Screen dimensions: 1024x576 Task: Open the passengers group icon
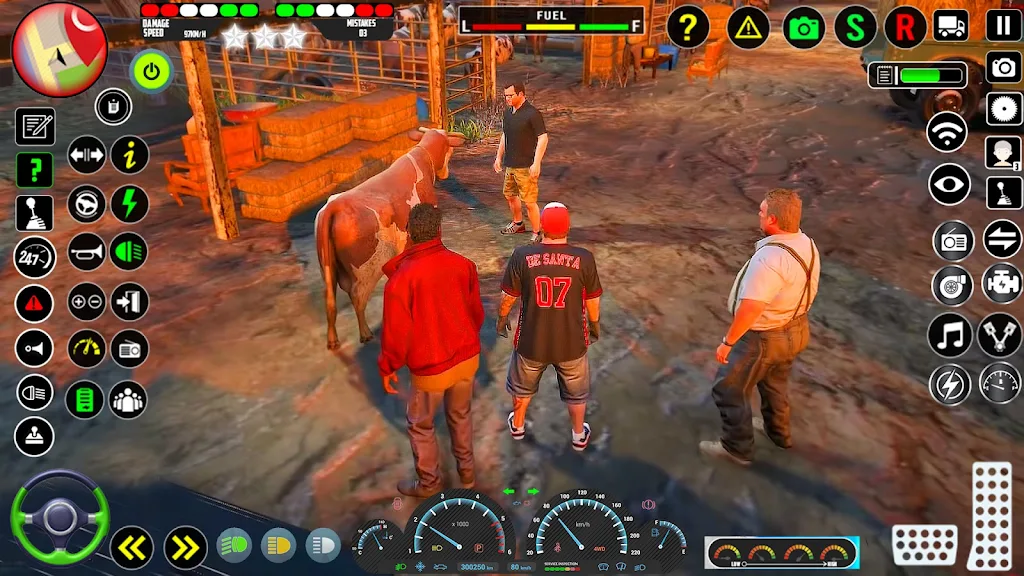(x=128, y=399)
